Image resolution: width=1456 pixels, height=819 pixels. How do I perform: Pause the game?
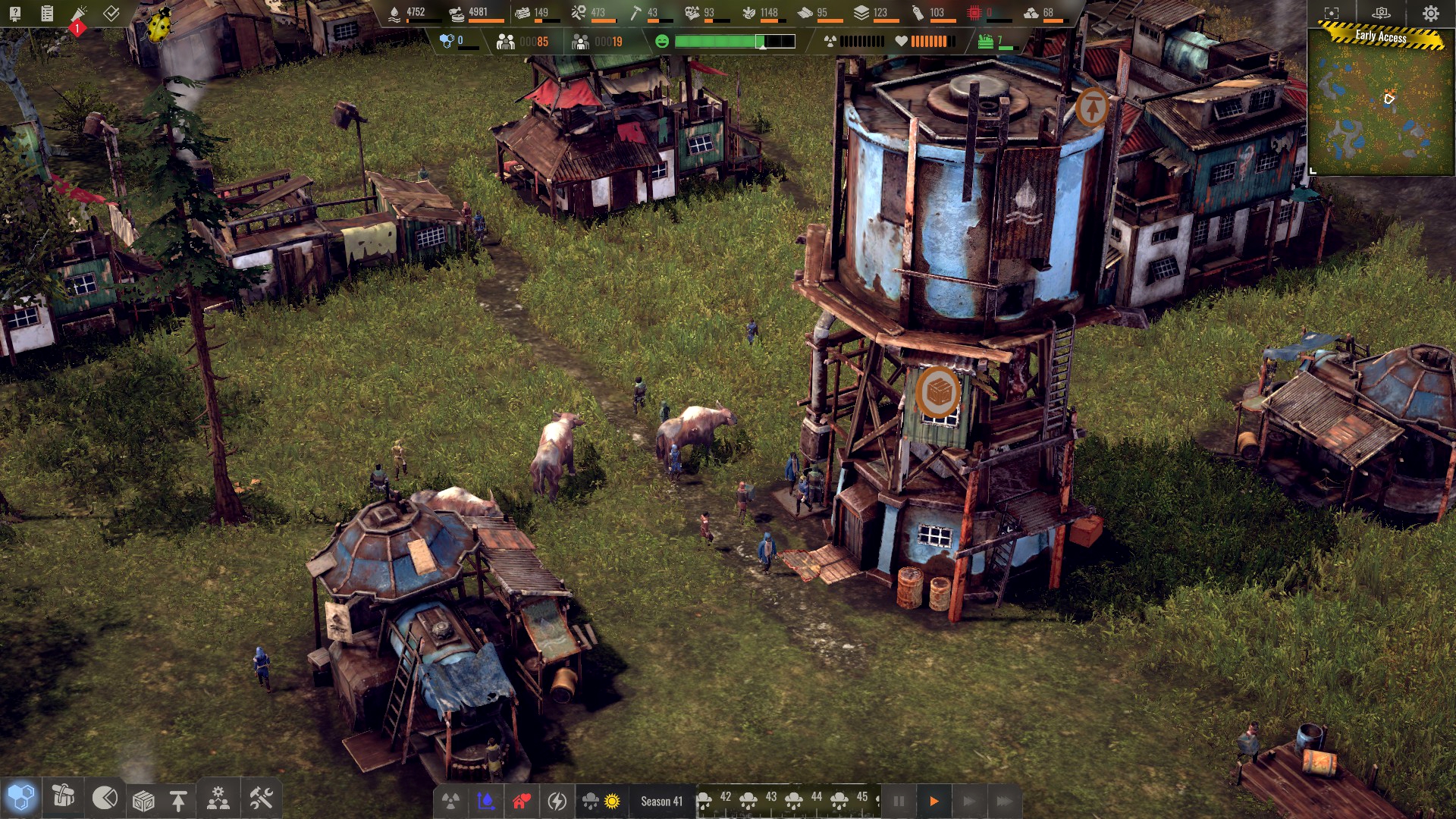point(899,801)
